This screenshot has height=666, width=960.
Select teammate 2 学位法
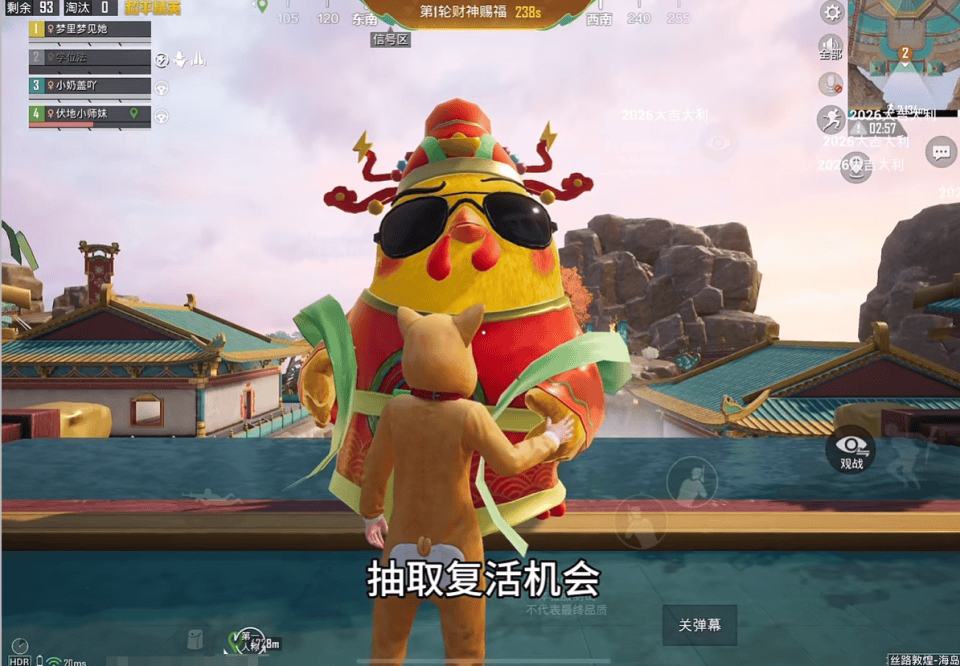(90, 58)
